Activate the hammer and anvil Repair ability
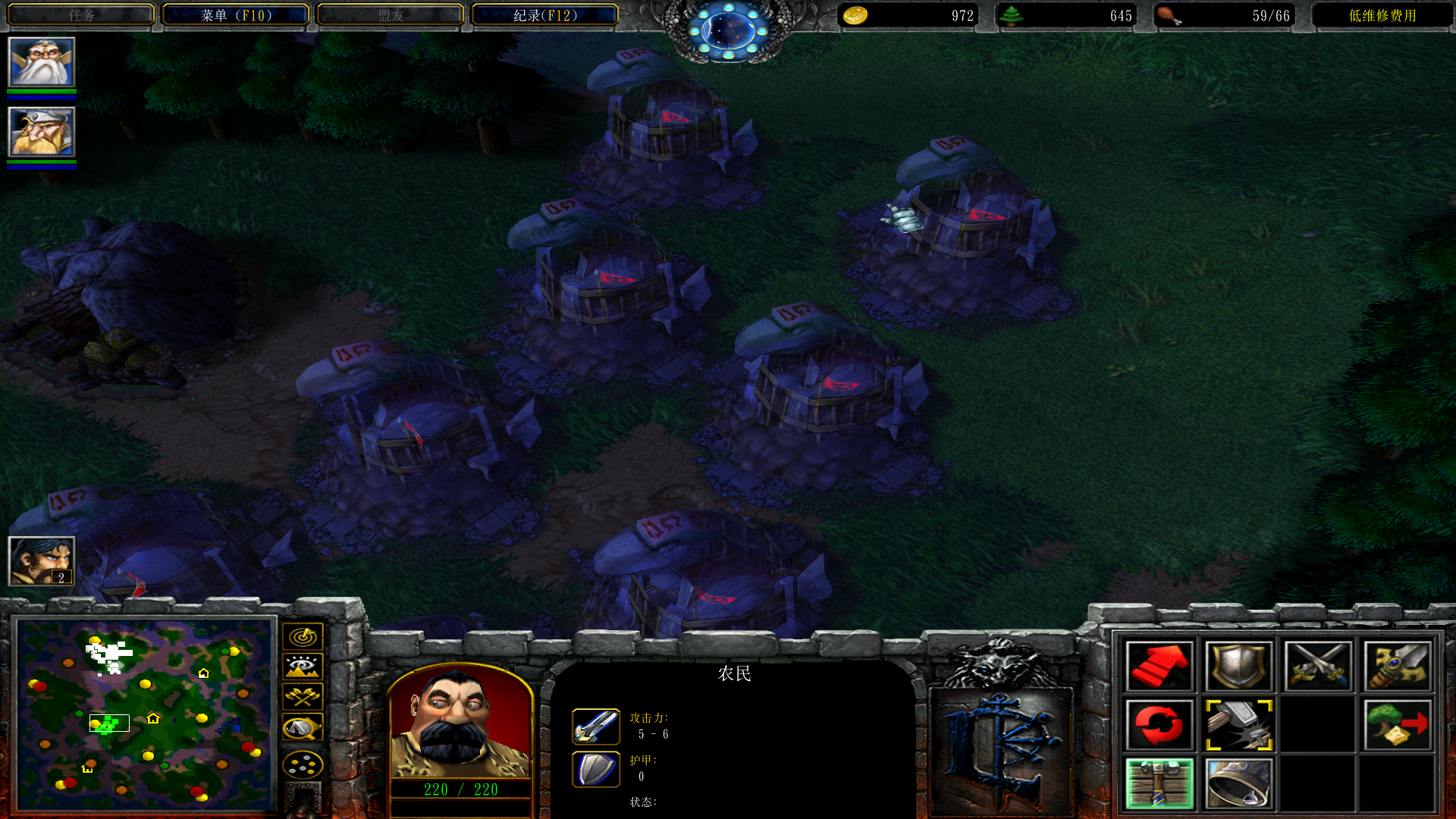 1238,725
